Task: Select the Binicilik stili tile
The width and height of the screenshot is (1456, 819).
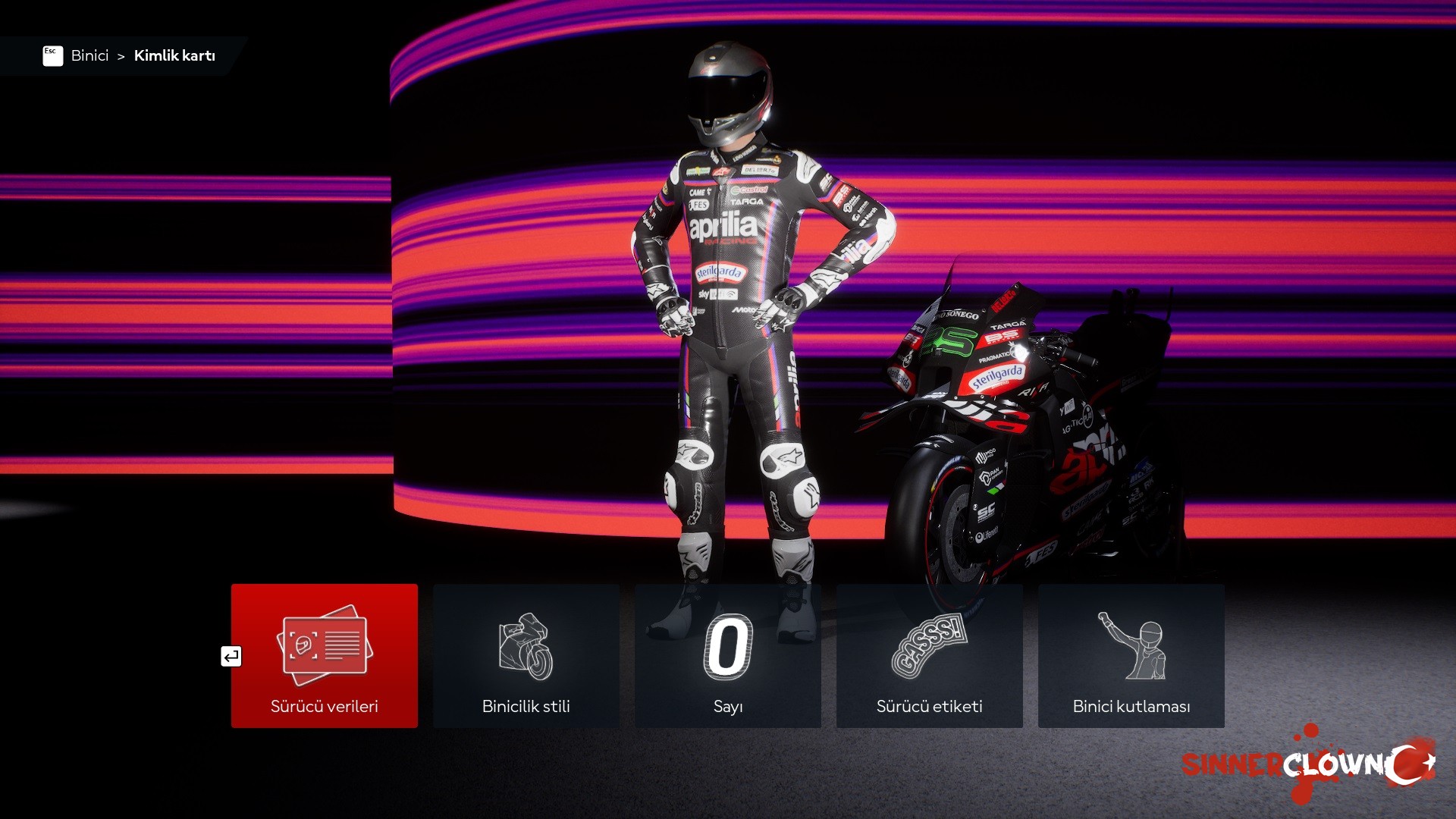Action: tap(526, 655)
